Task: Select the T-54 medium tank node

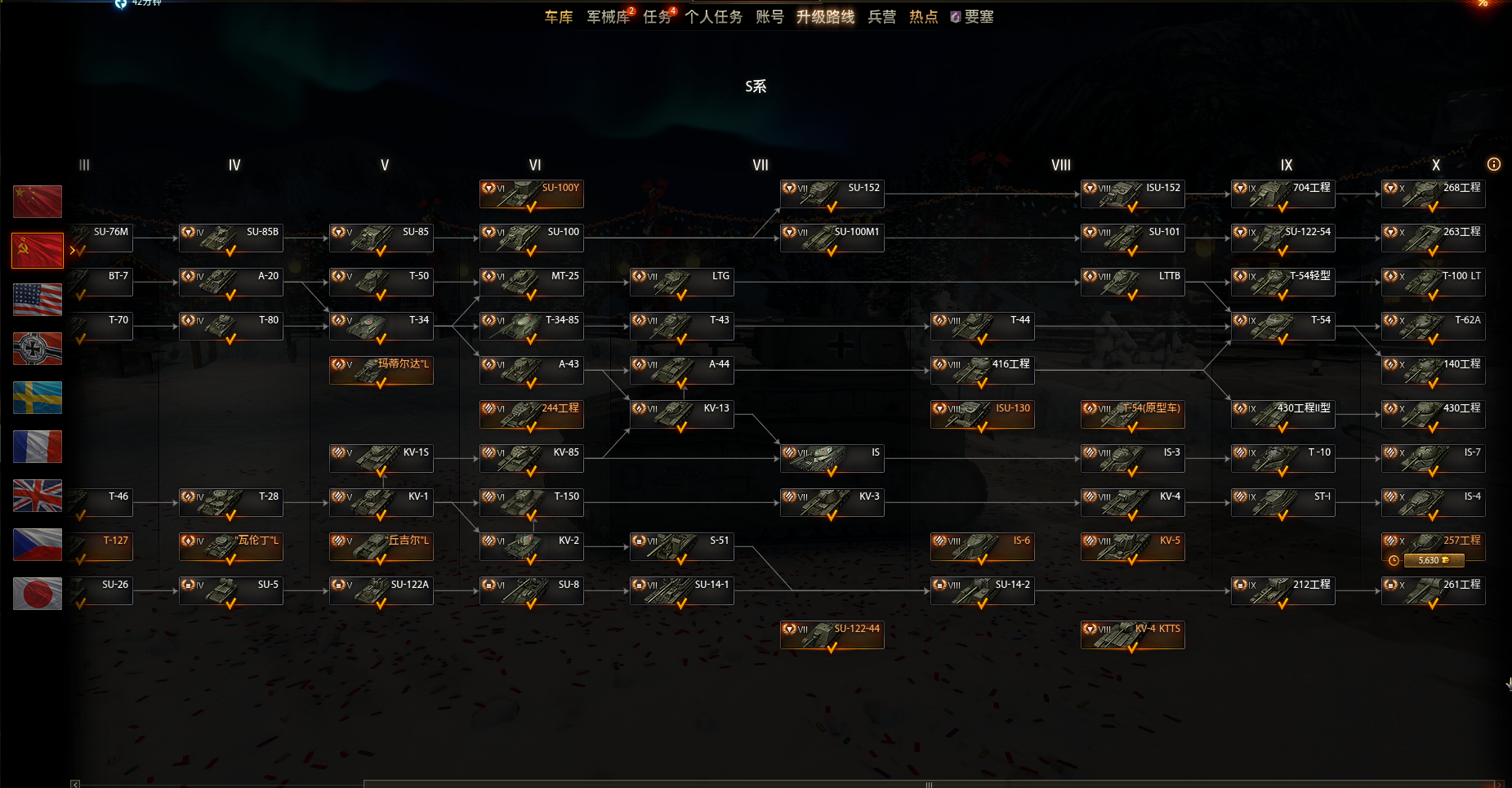Action: click(x=1282, y=327)
